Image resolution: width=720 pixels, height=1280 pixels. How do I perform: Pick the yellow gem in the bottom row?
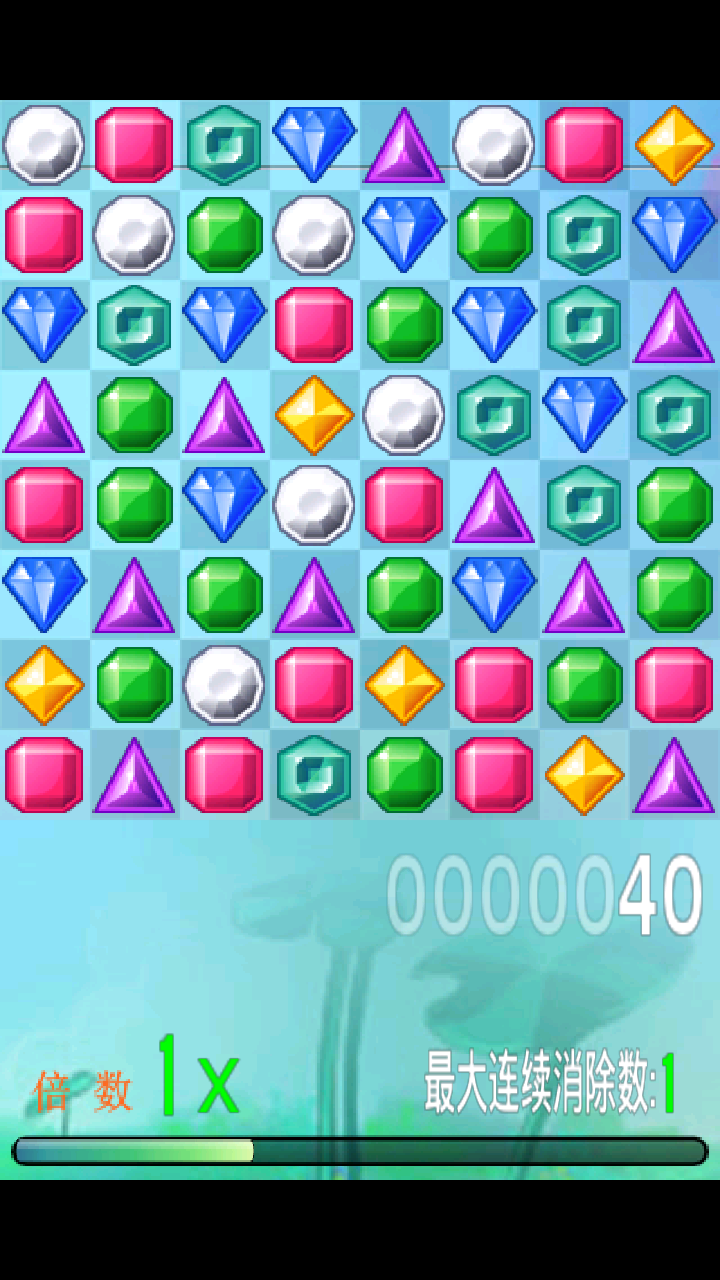click(584, 775)
